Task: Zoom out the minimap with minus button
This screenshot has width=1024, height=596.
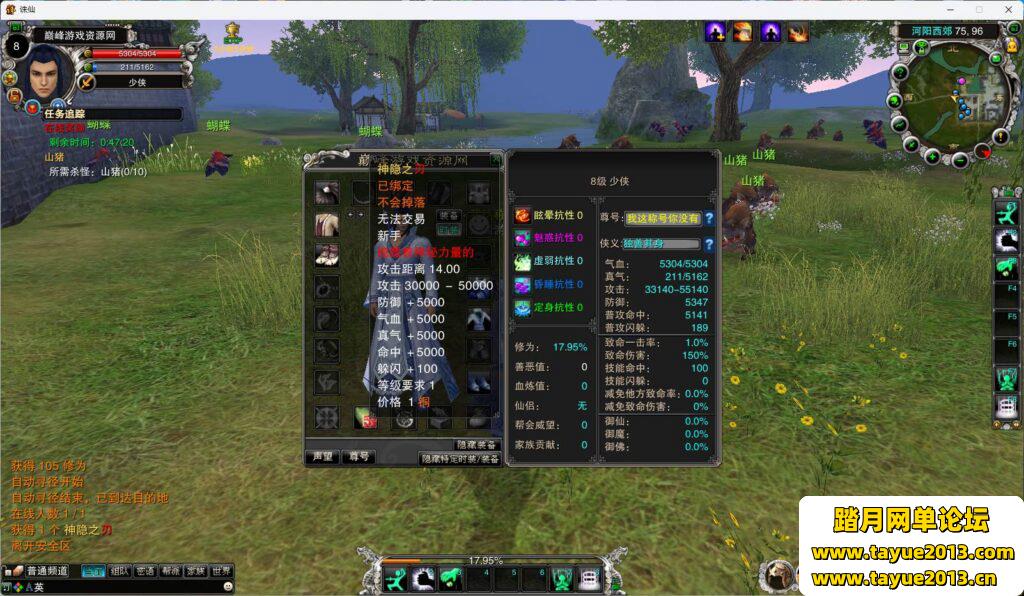Action: [960, 160]
